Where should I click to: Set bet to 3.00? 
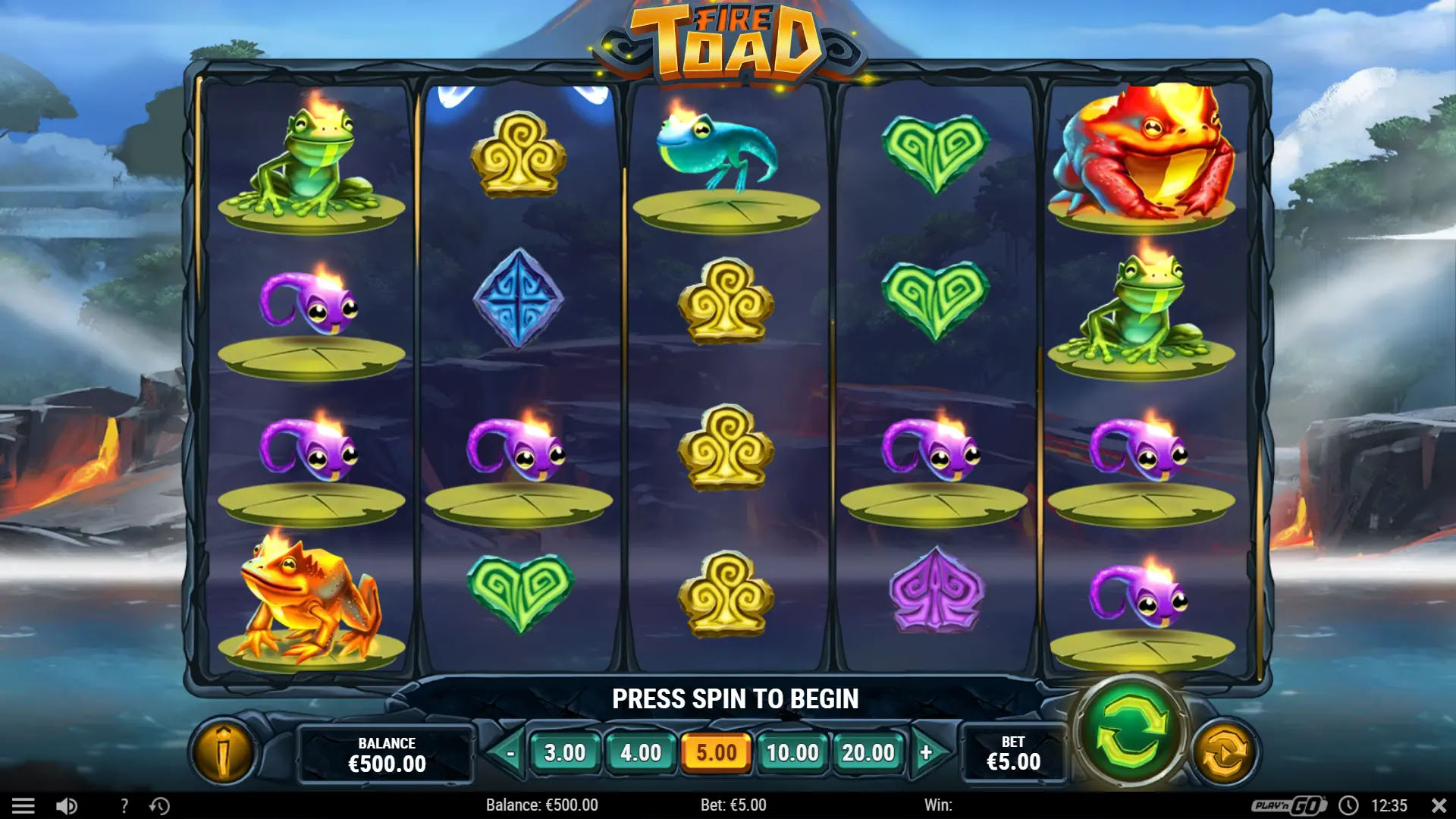(x=565, y=753)
